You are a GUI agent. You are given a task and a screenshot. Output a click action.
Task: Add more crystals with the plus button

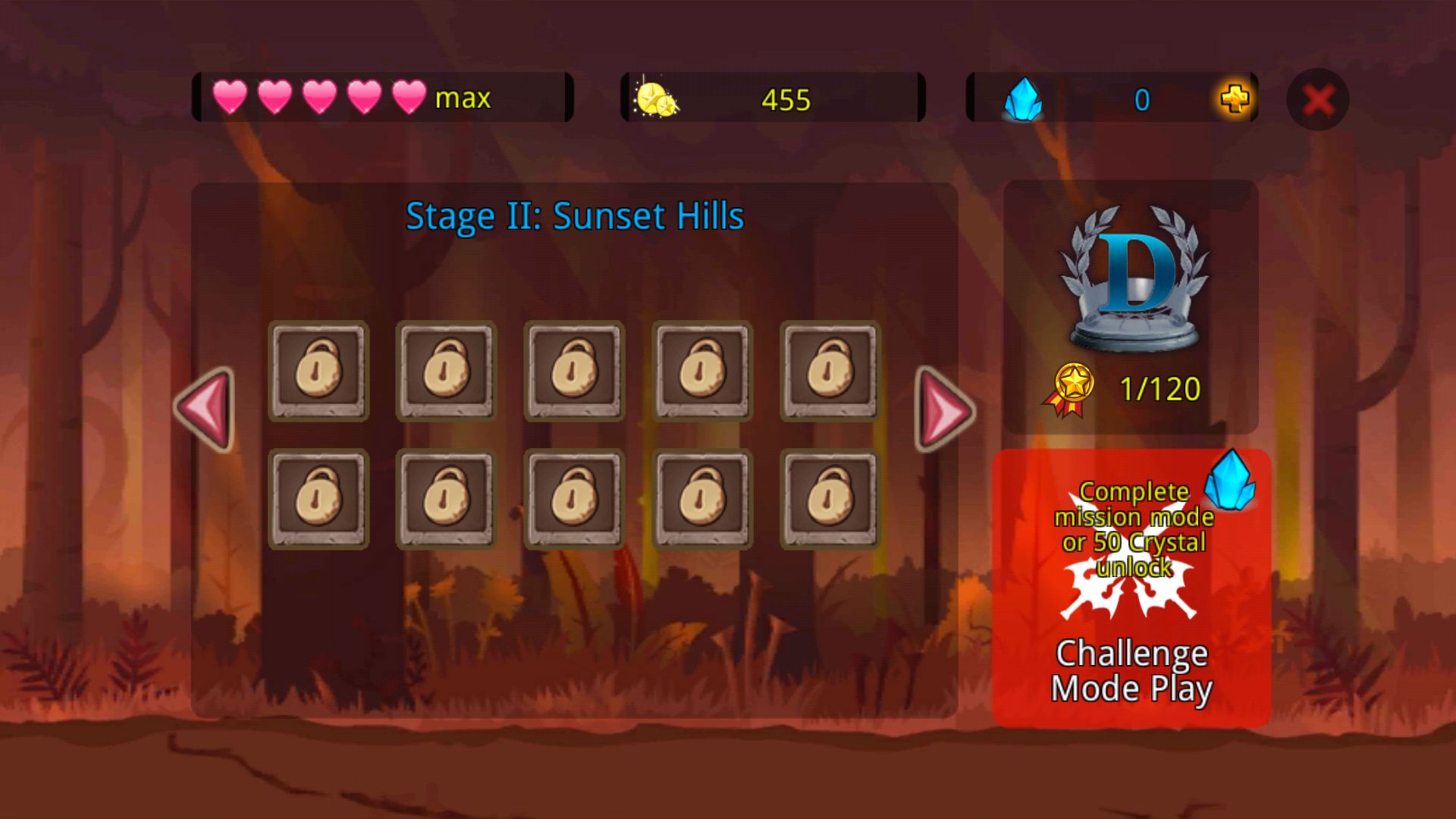pyautogui.click(x=1235, y=99)
